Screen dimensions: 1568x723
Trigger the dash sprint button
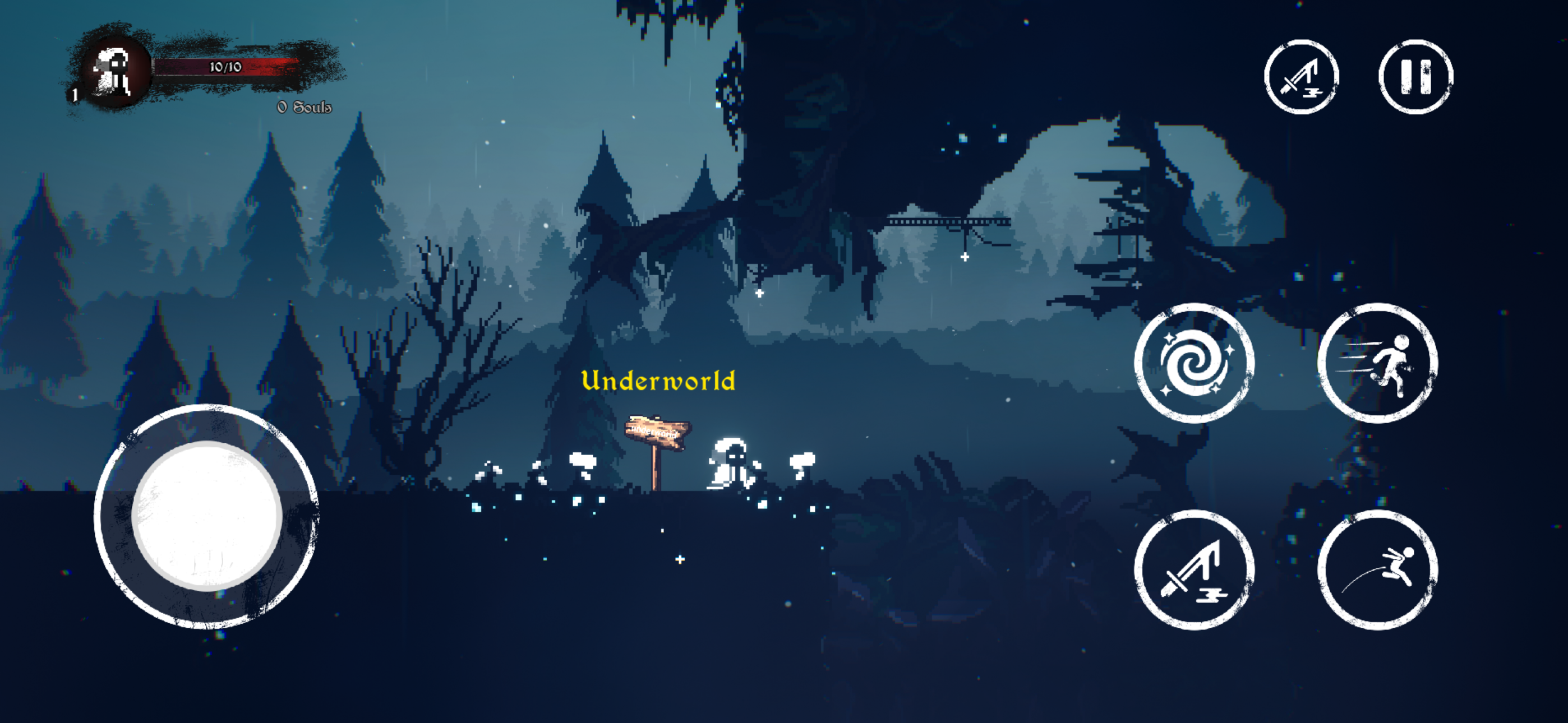click(x=1377, y=363)
